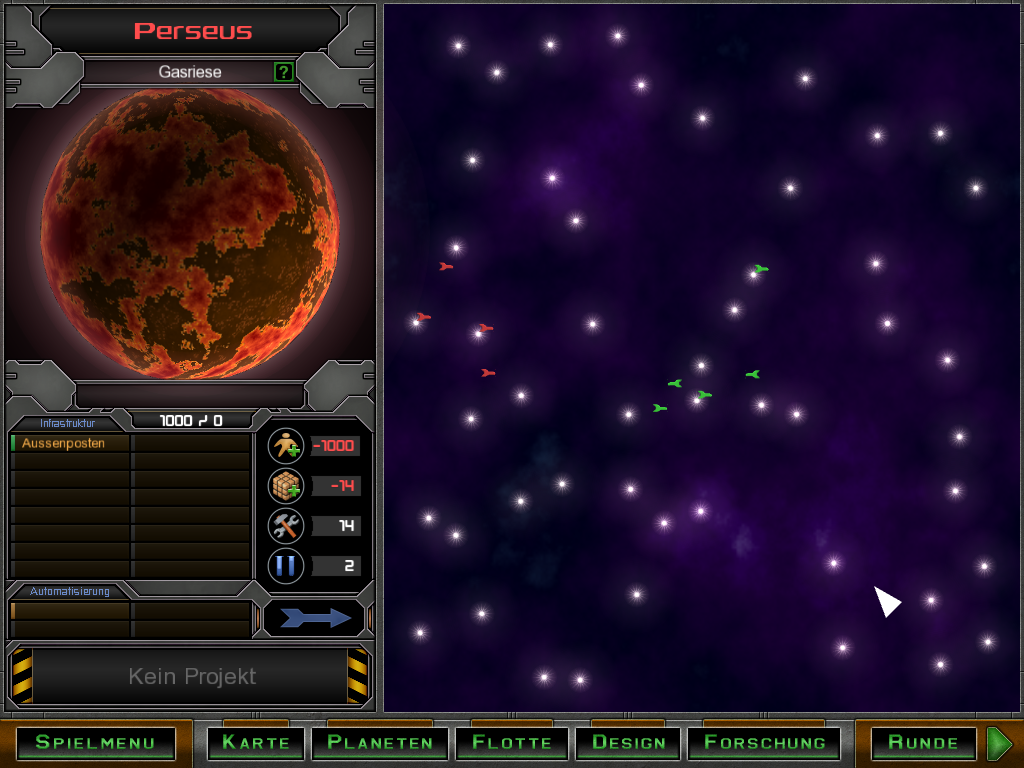1024x768 pixels.
Task: Select the Aussenposten infrastructure entry
Action: [70, 443]
